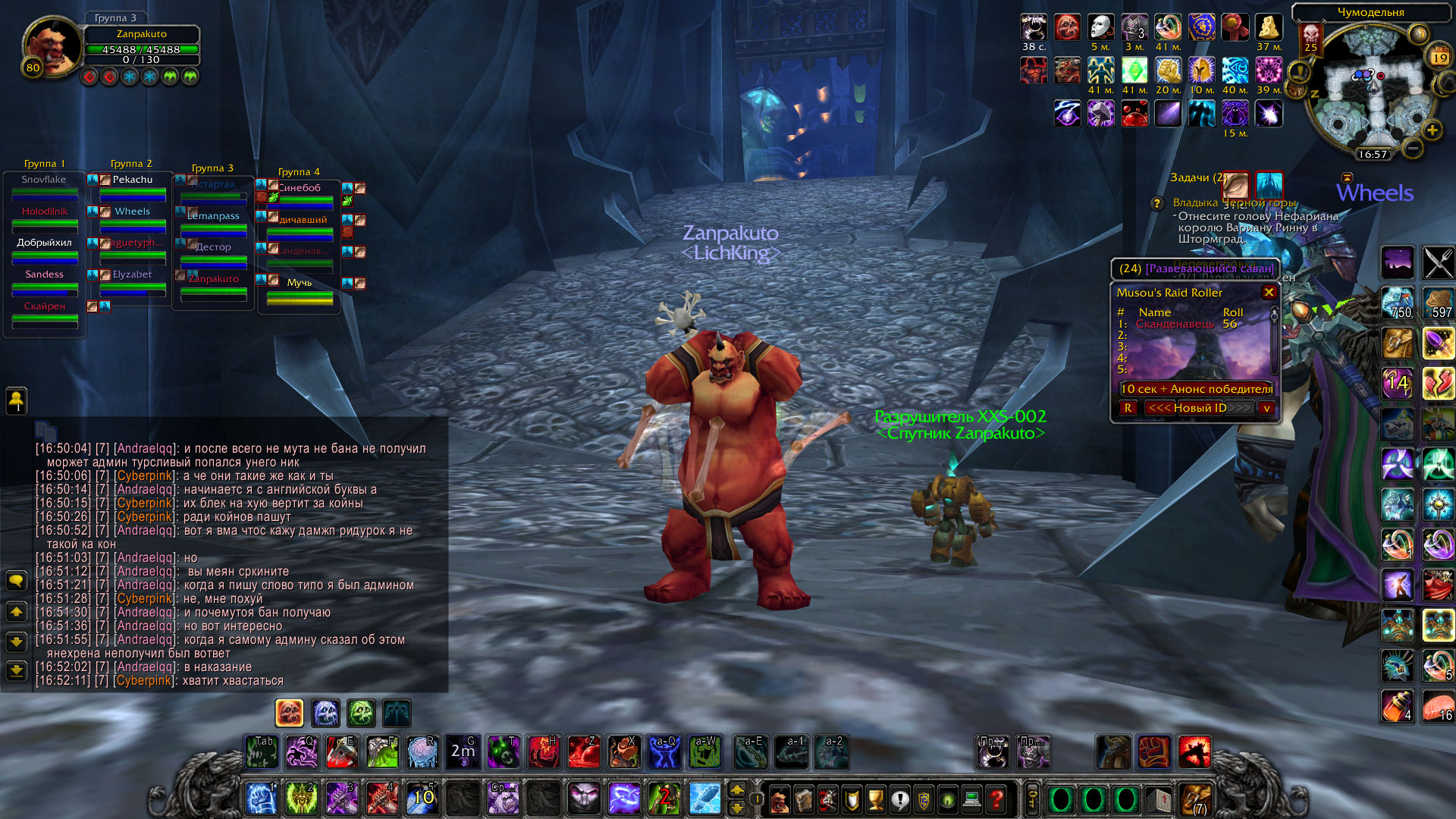Zoom out the minimap with the minus button
This screenshot has width=1456, height=819.
pyautogui.click(x=1412, y=148)
